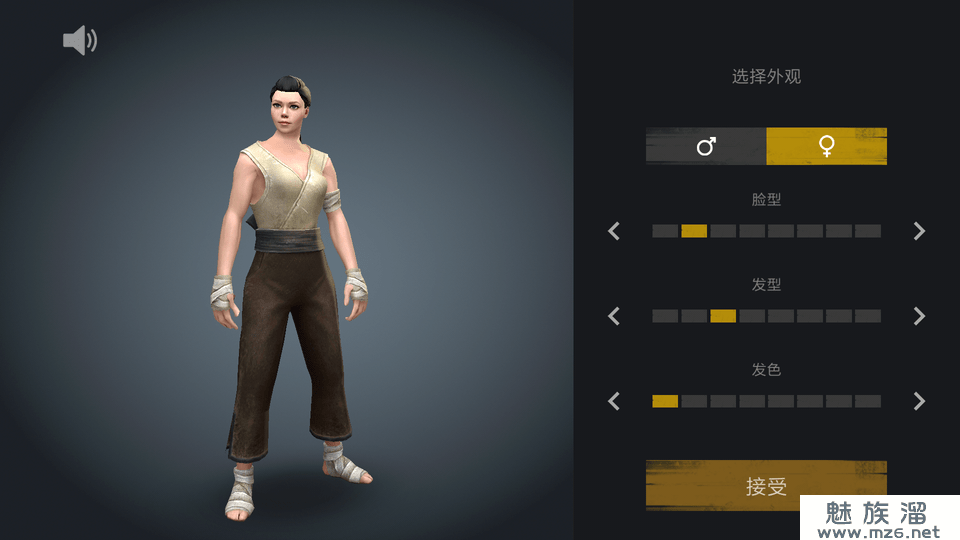
Task: Show the previous 发型 hairstyle
Action: click(x=614, y=316)
